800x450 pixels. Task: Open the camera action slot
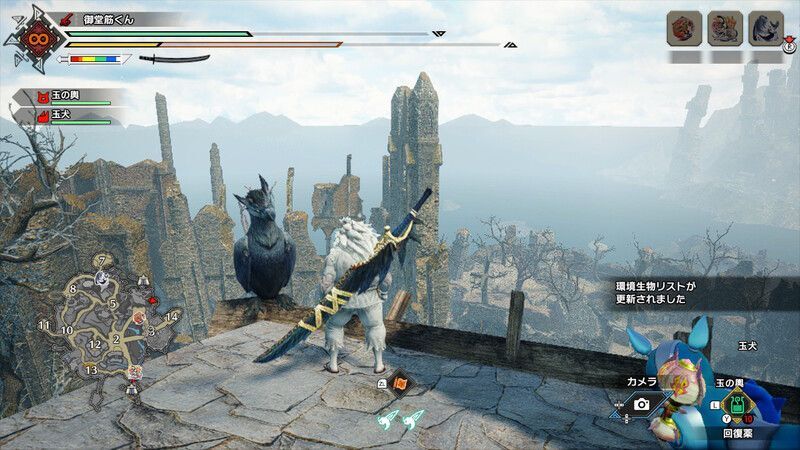click(641, 404)
